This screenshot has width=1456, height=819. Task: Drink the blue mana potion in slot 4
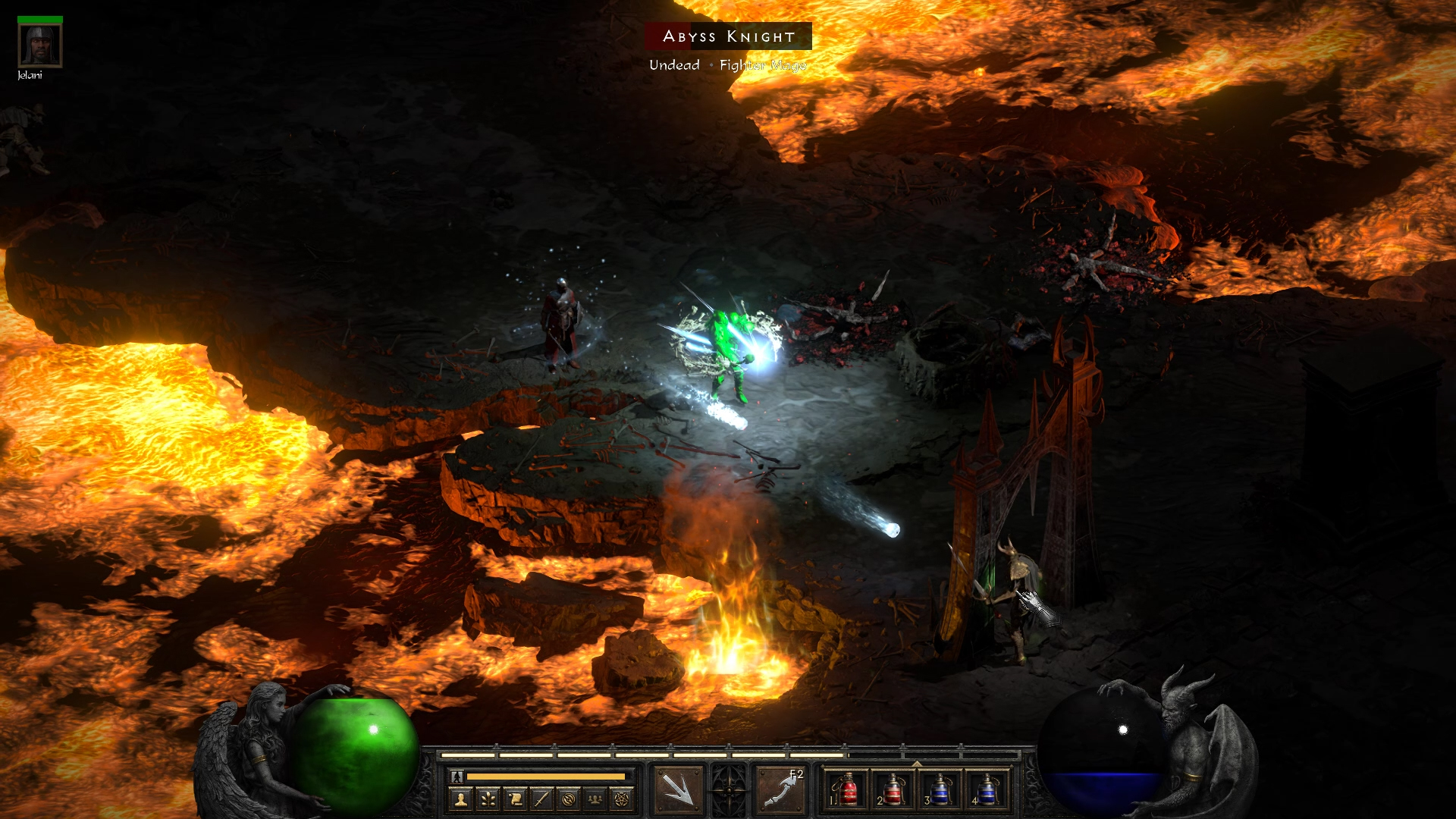click(986, 789)
